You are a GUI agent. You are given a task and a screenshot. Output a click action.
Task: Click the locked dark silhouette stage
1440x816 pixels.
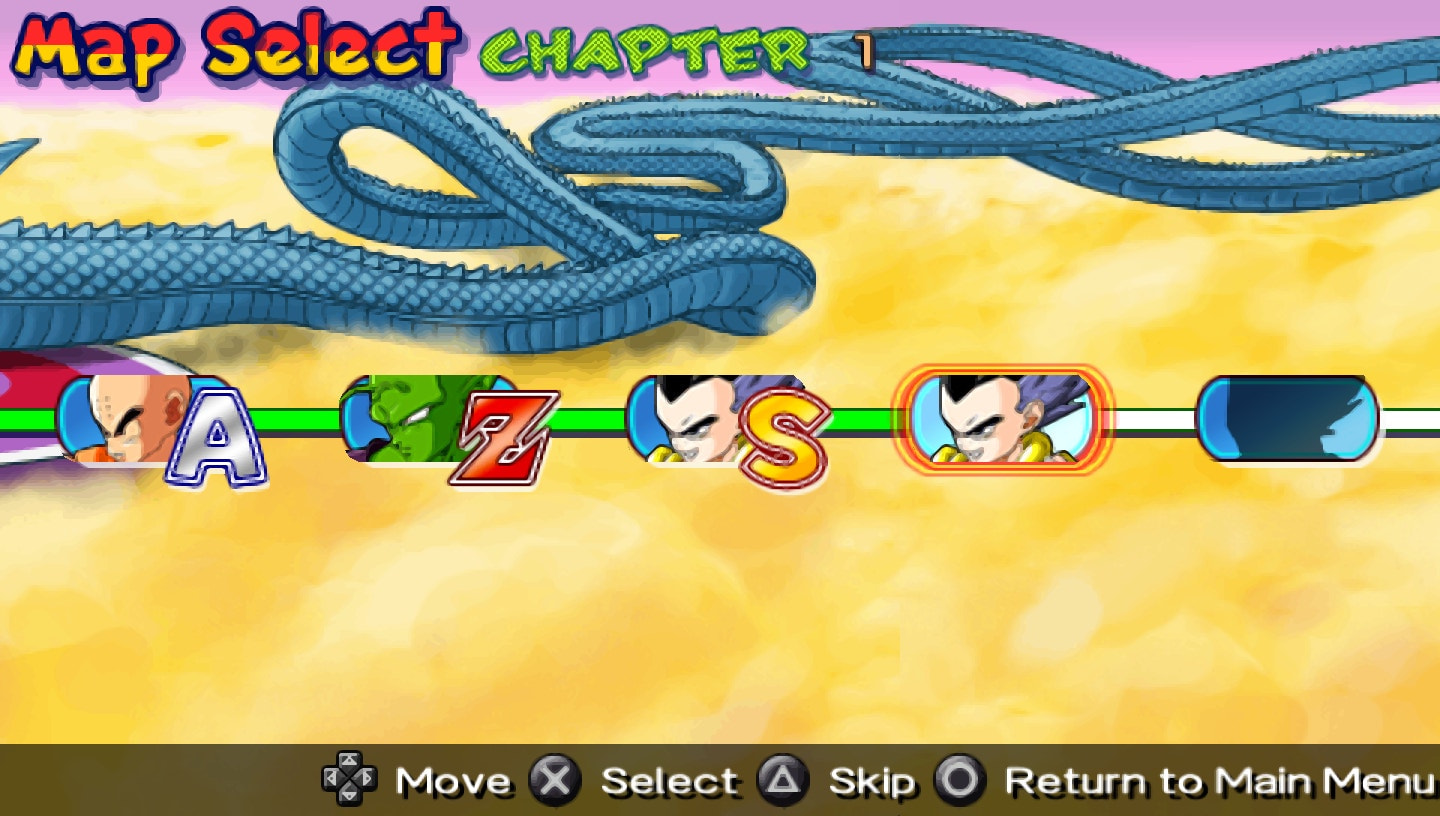[x=1287, y=420]
